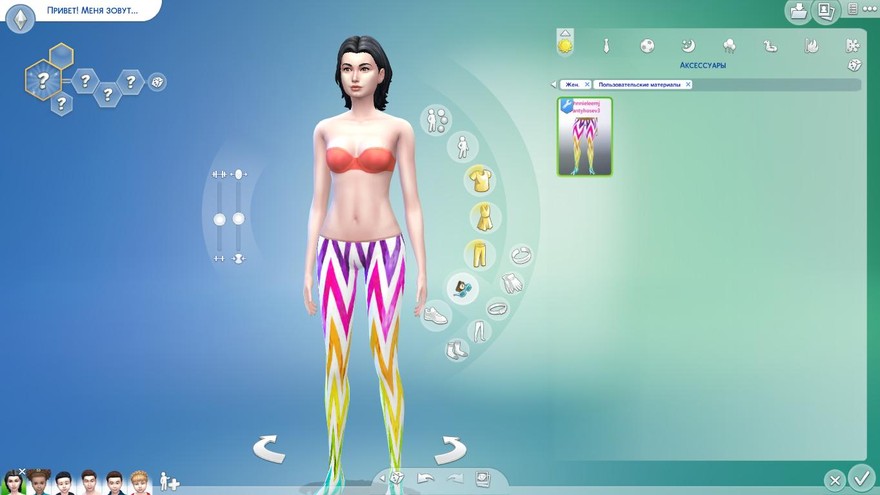Choose the tops shirt category

coord(481,180)
